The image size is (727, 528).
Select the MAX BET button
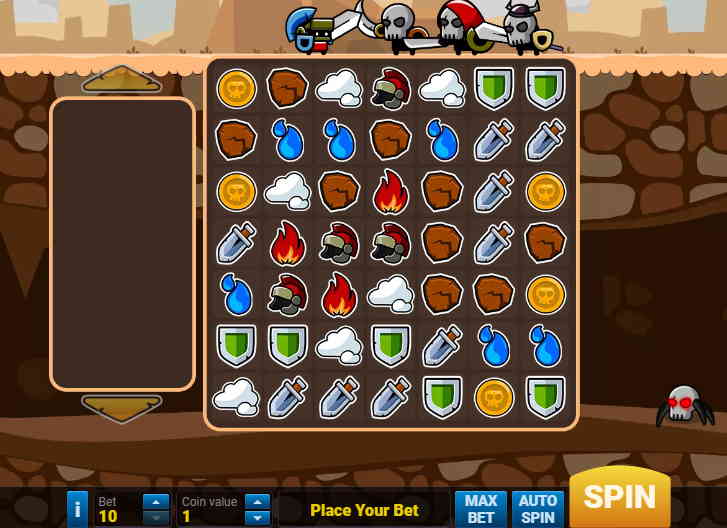[481, 508]
